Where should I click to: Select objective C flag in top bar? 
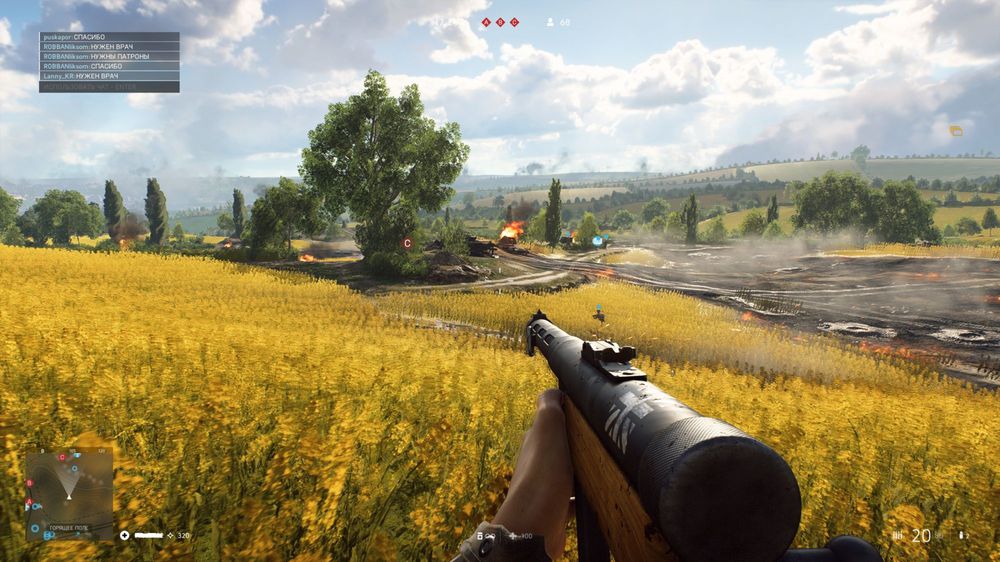pyautogui.click(x=515, y=22)
